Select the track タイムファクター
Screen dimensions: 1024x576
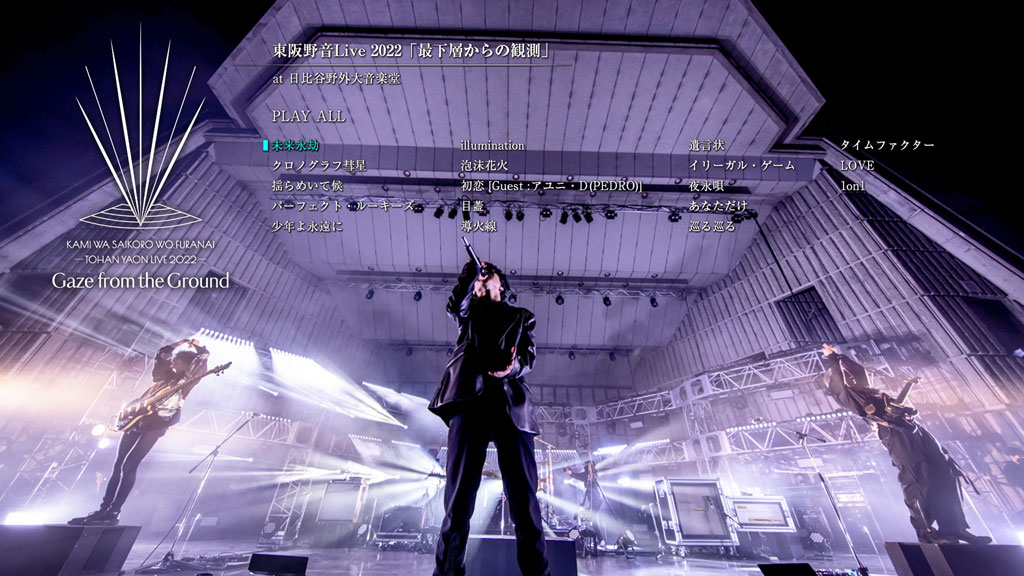tap(887, 146)
